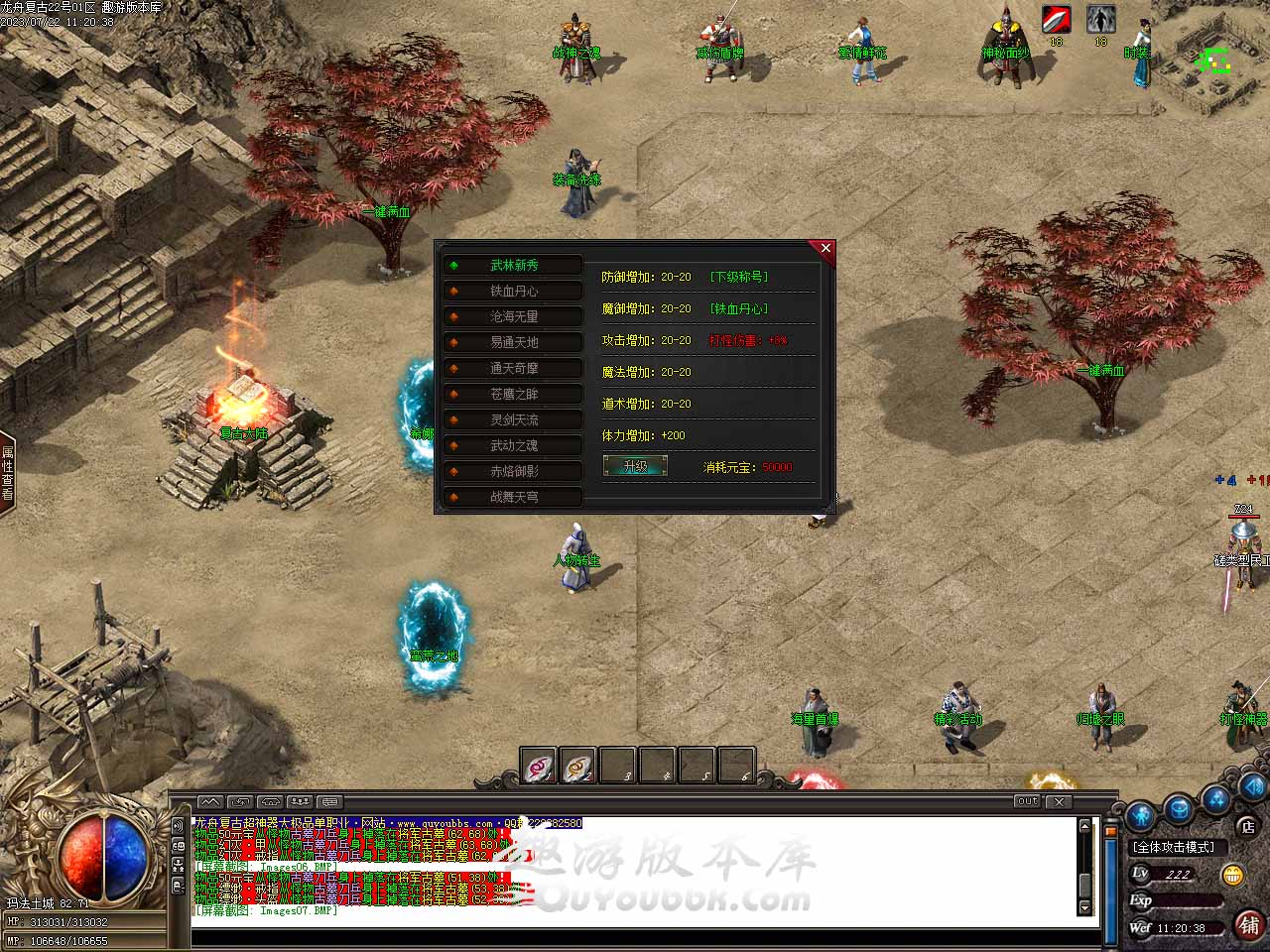Open the 属性查看 side tab
The width and height of the screenshot is (1270, 952).
click(7, 473)
